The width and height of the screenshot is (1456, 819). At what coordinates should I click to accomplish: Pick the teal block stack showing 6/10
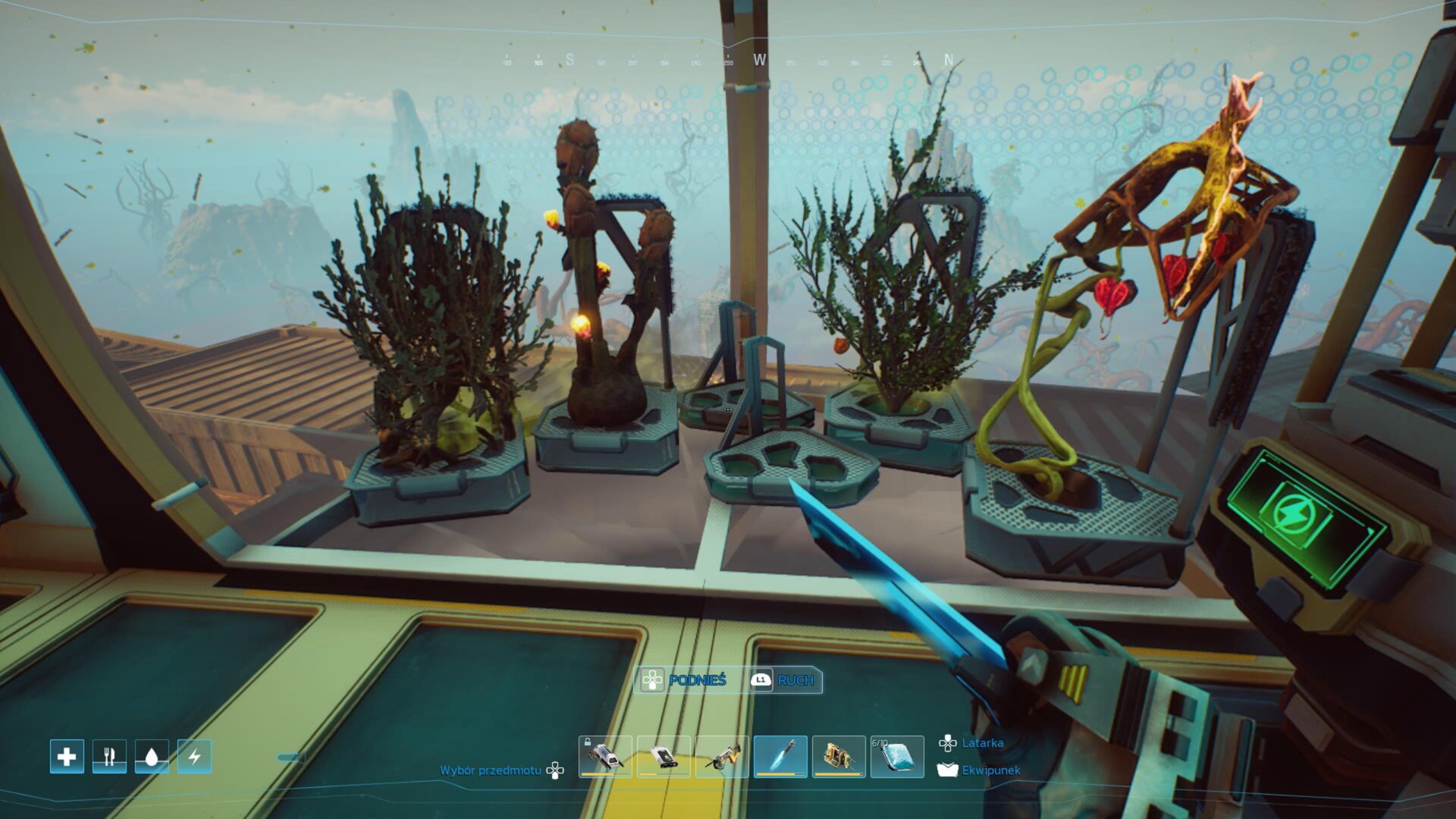pyautogui.click(x=897, y=756)
